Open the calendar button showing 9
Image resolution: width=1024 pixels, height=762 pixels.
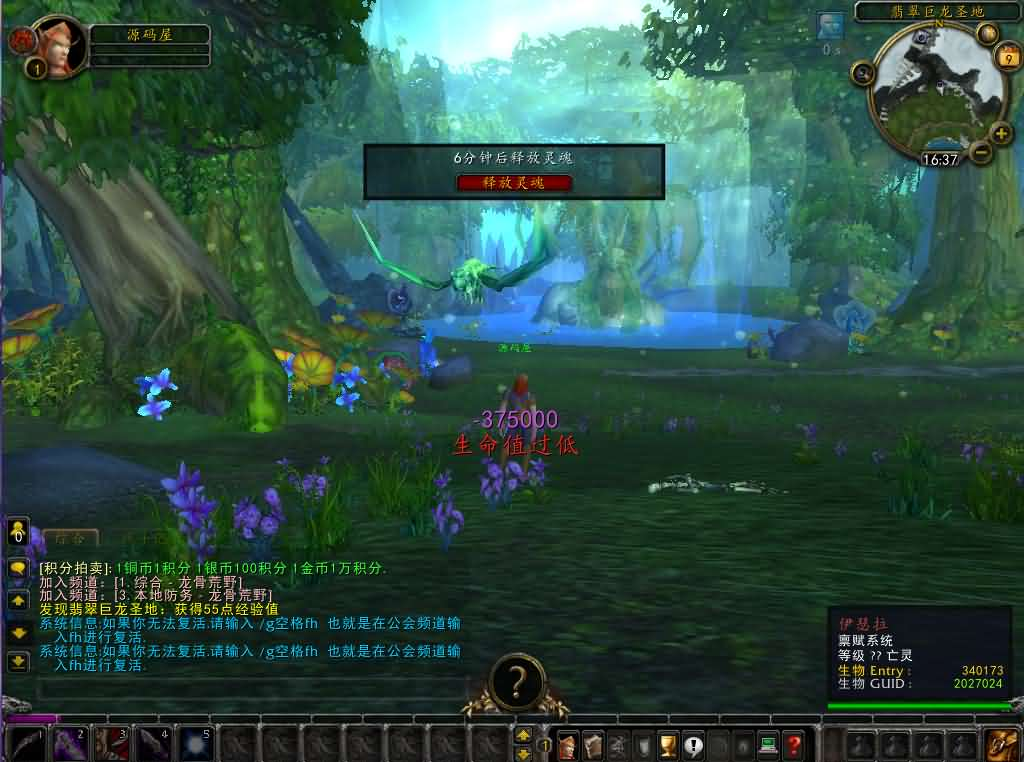[x=1006, y=57]
